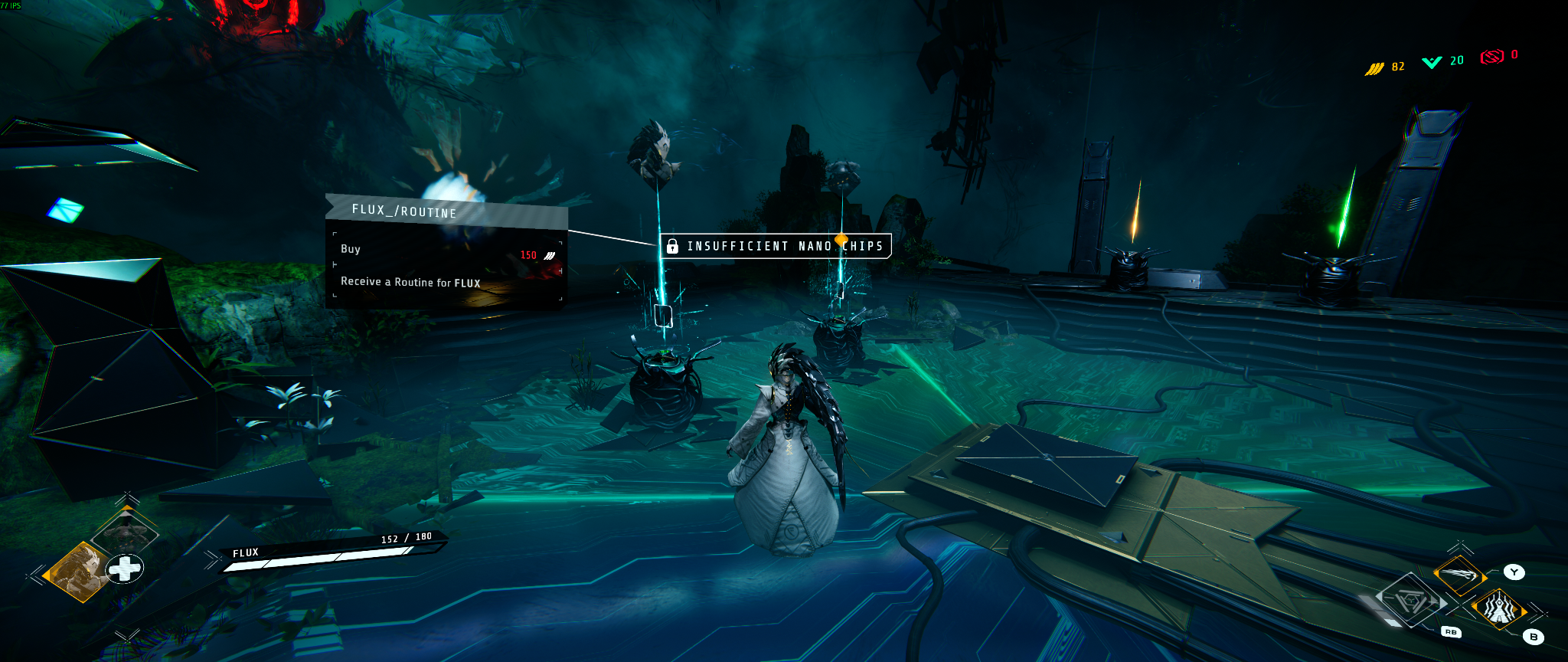Screen dimensions: 1568x662
Task: Activate the winged figure ability icon
Action: 1498,609
